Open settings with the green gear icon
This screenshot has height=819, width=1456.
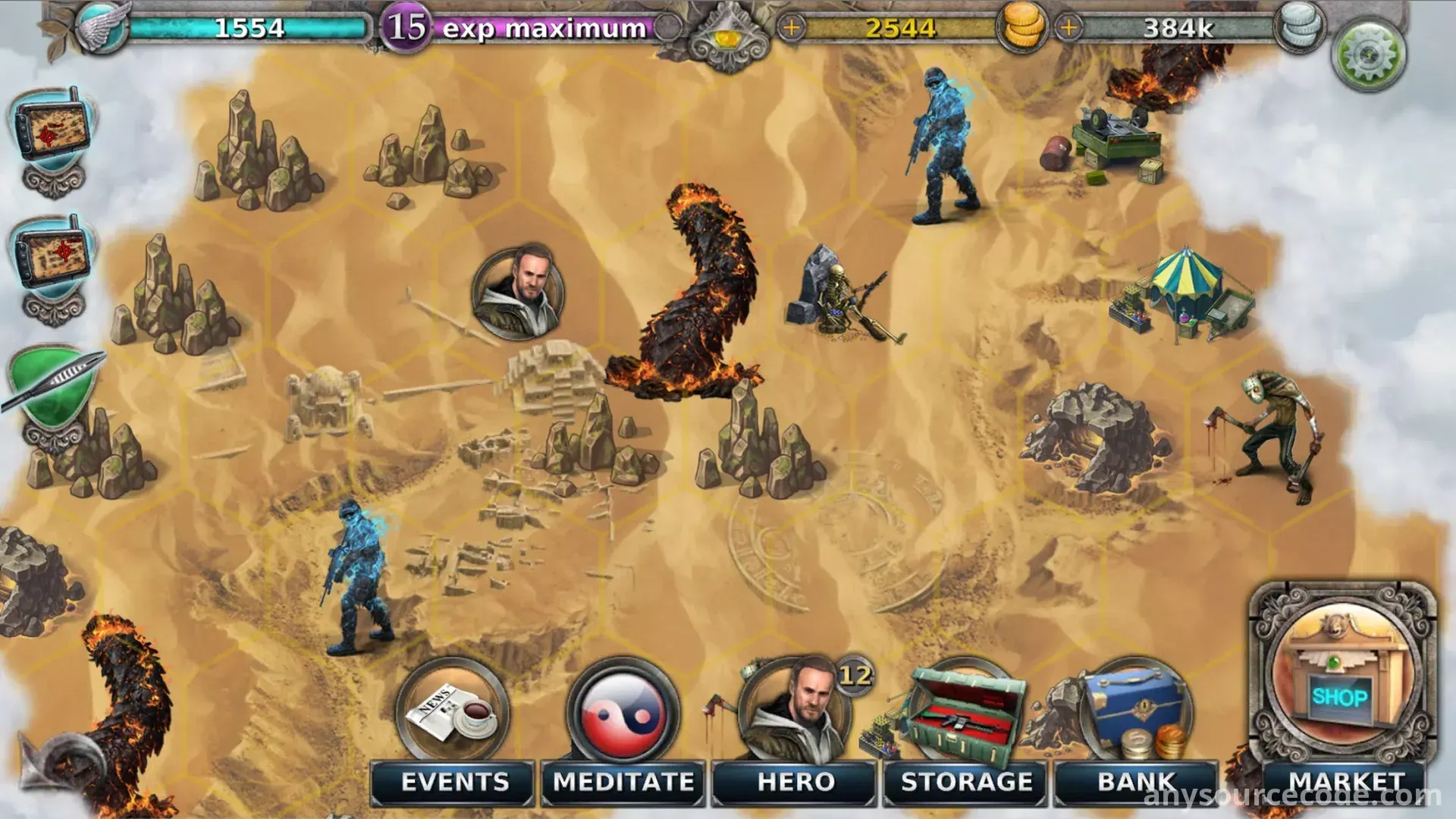pos(1369,55)
